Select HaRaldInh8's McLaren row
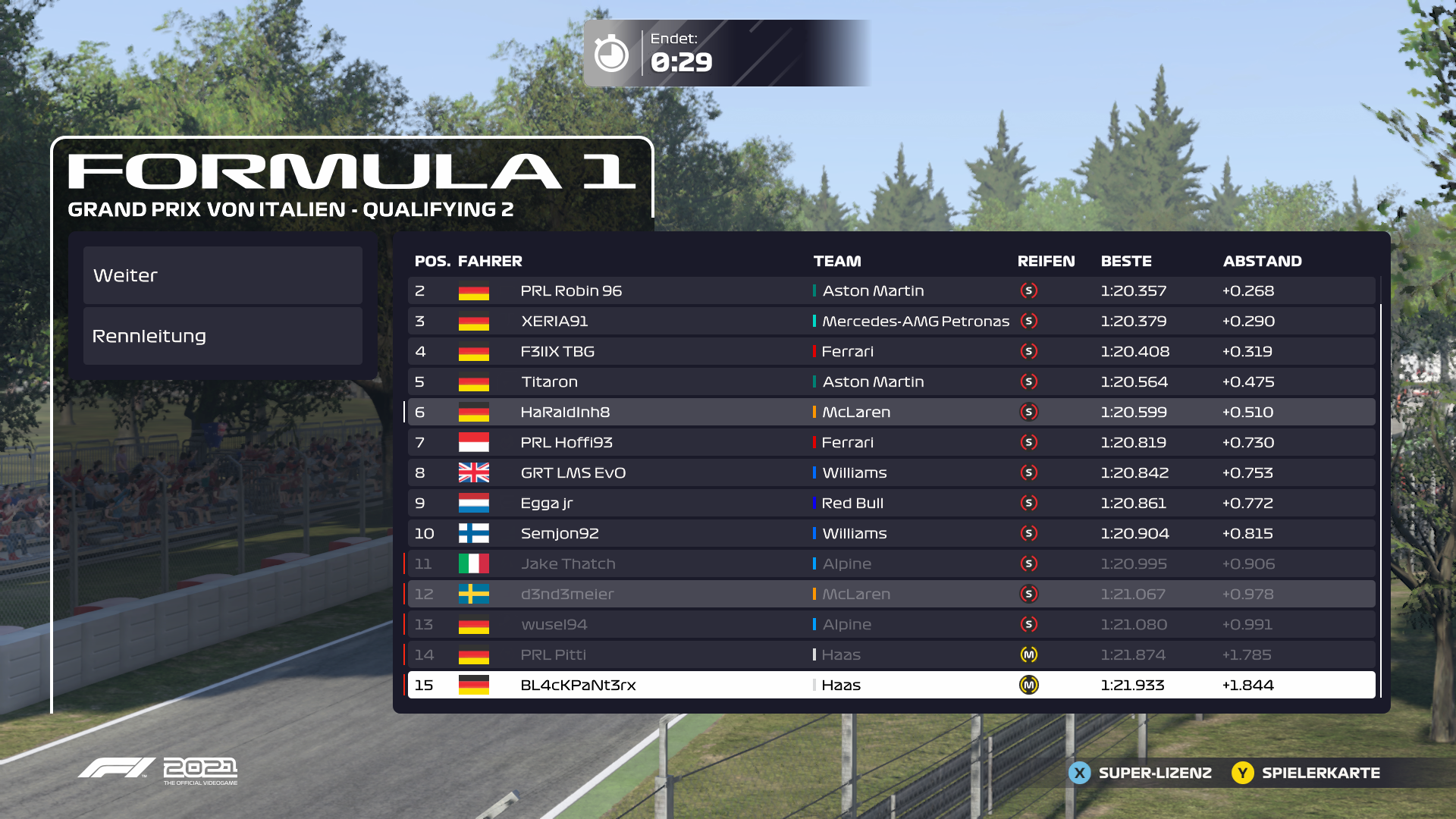Viewport: 1456px width, 819px height. [x=891, y=413]
